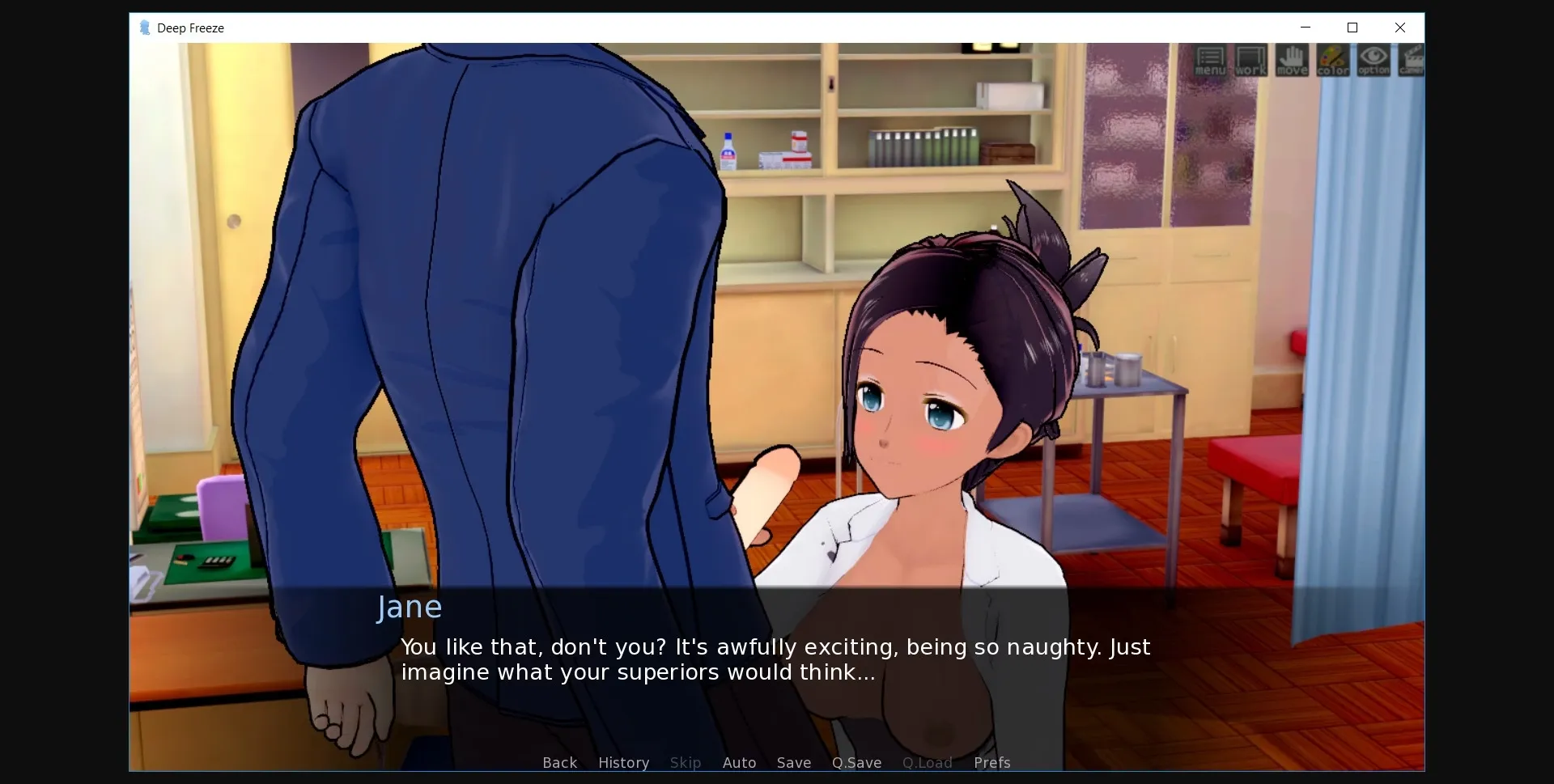Open the History screen

[x=622, y=762]
